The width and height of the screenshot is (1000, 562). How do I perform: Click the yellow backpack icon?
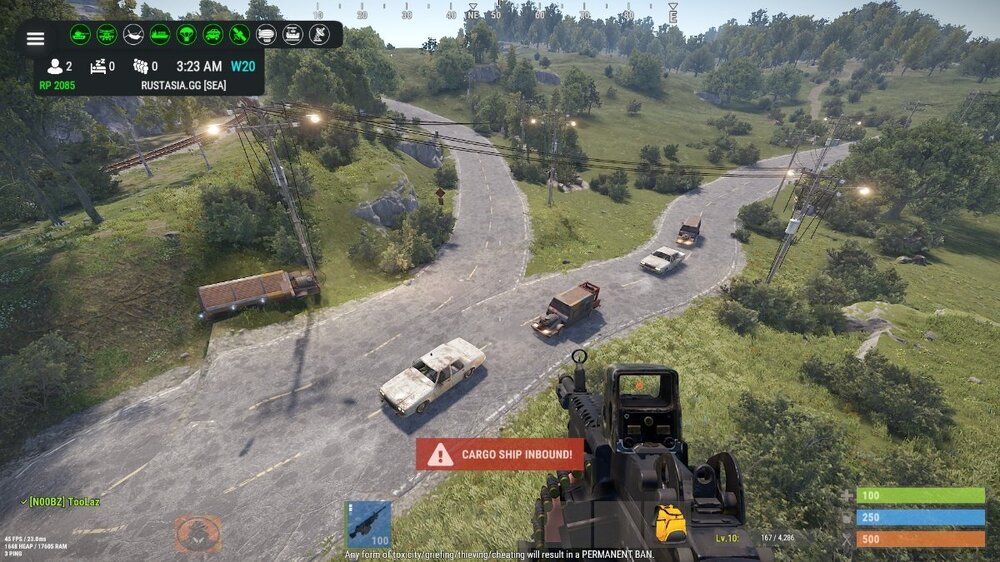[670, 523]
